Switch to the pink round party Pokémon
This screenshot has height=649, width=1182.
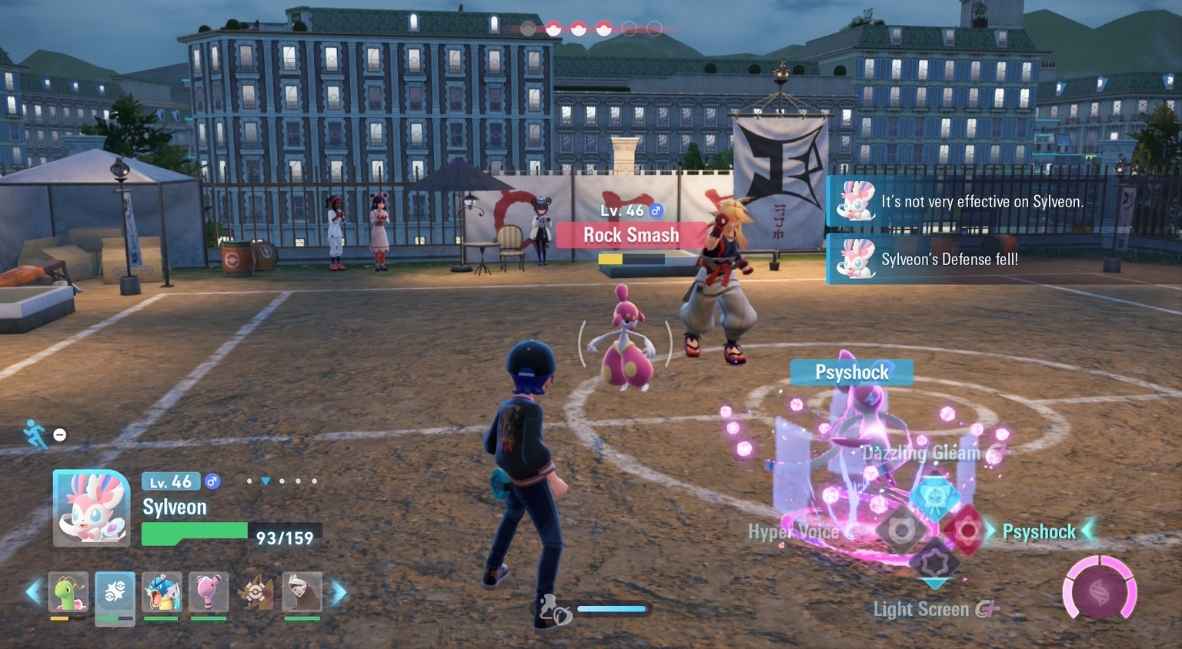209,592
